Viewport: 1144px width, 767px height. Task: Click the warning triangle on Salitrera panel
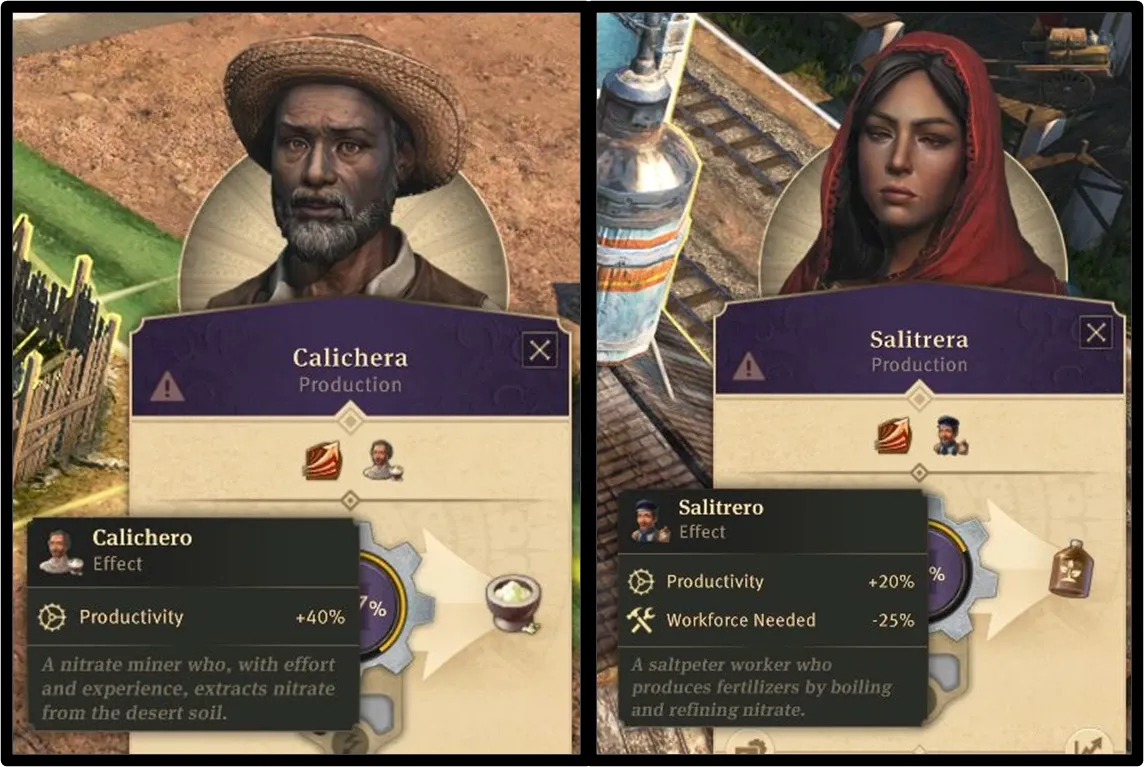coord(748,367)
